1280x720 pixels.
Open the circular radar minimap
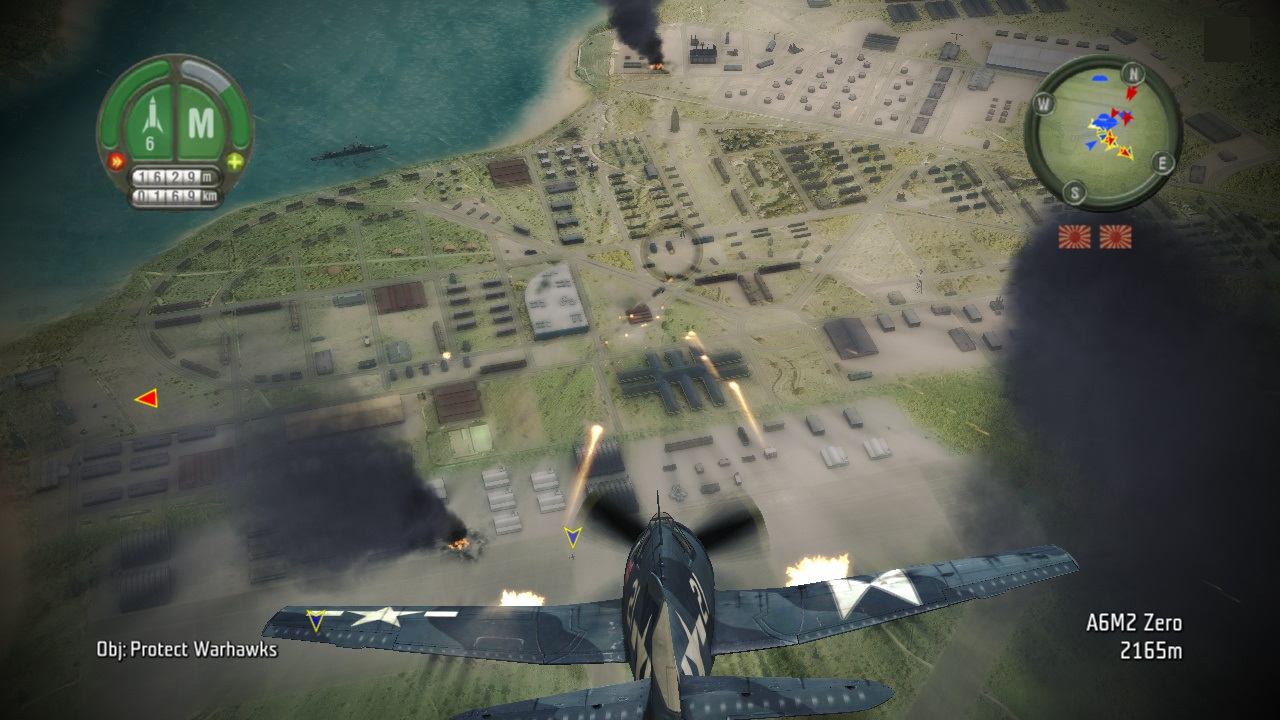tap(1103, 133)
